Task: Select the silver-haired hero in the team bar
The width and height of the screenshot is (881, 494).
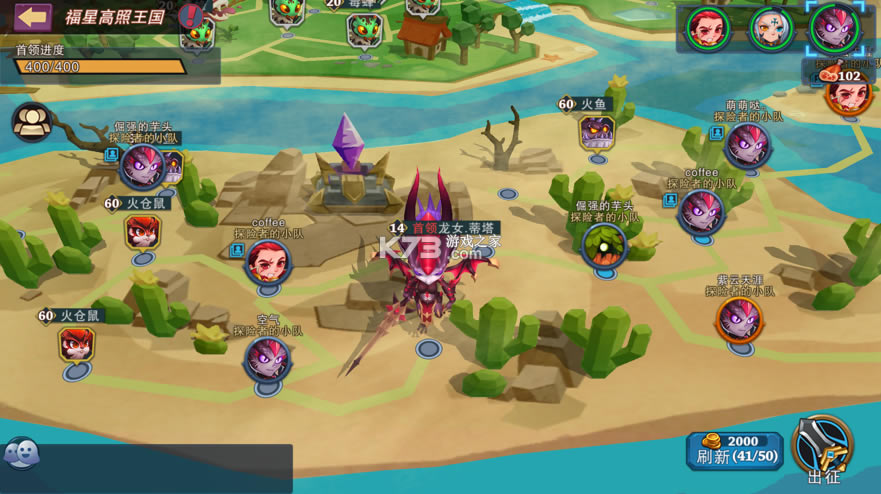Action: point(770,28)
